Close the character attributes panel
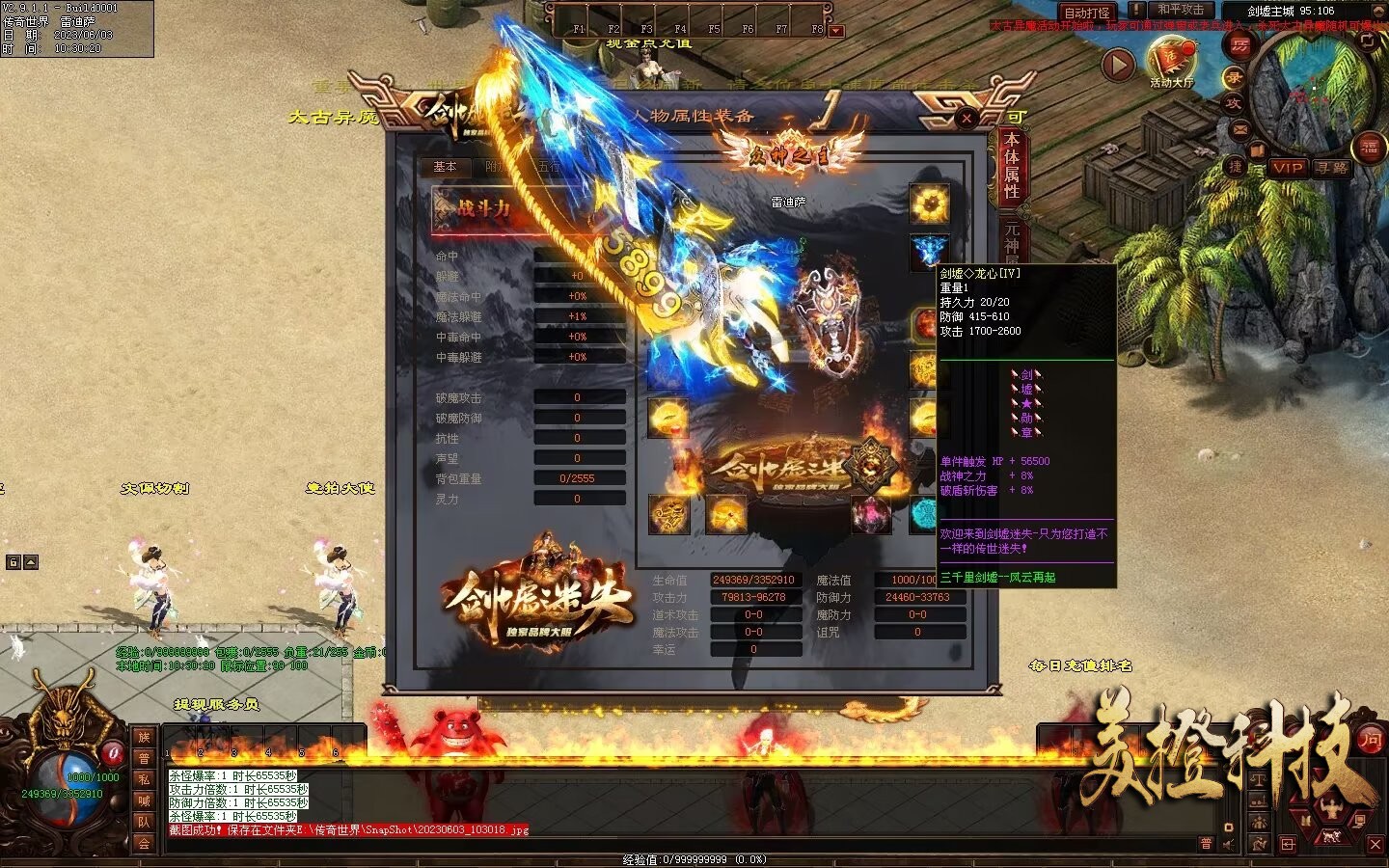The width and height of the screenshot is (1389, 868). [x=967, y=118]
